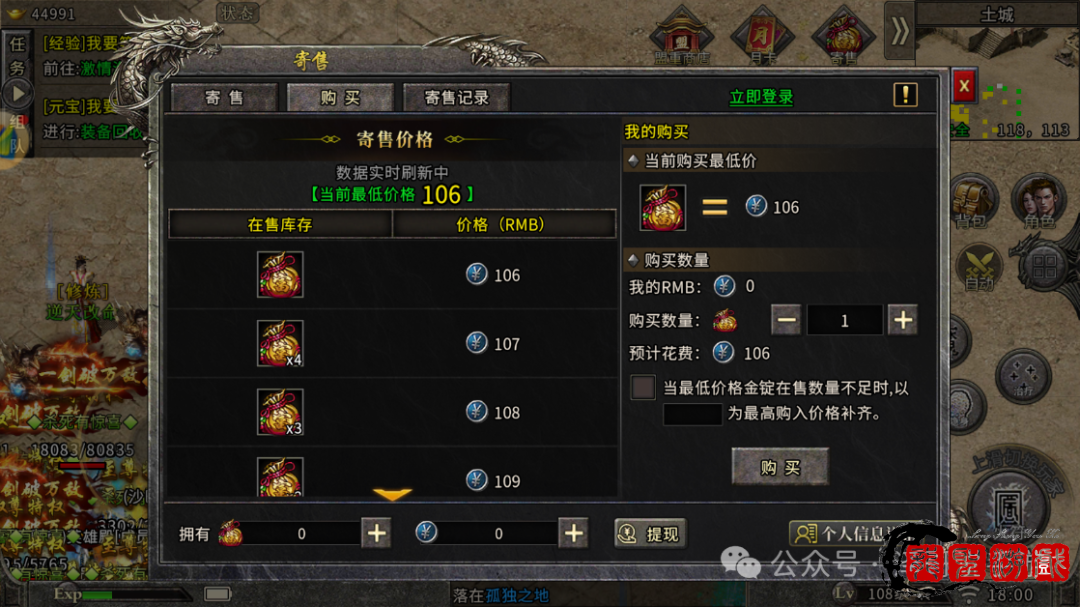Pick the x3 listing priced at 108
1080x607 pixels.
(x=391, y=412)
